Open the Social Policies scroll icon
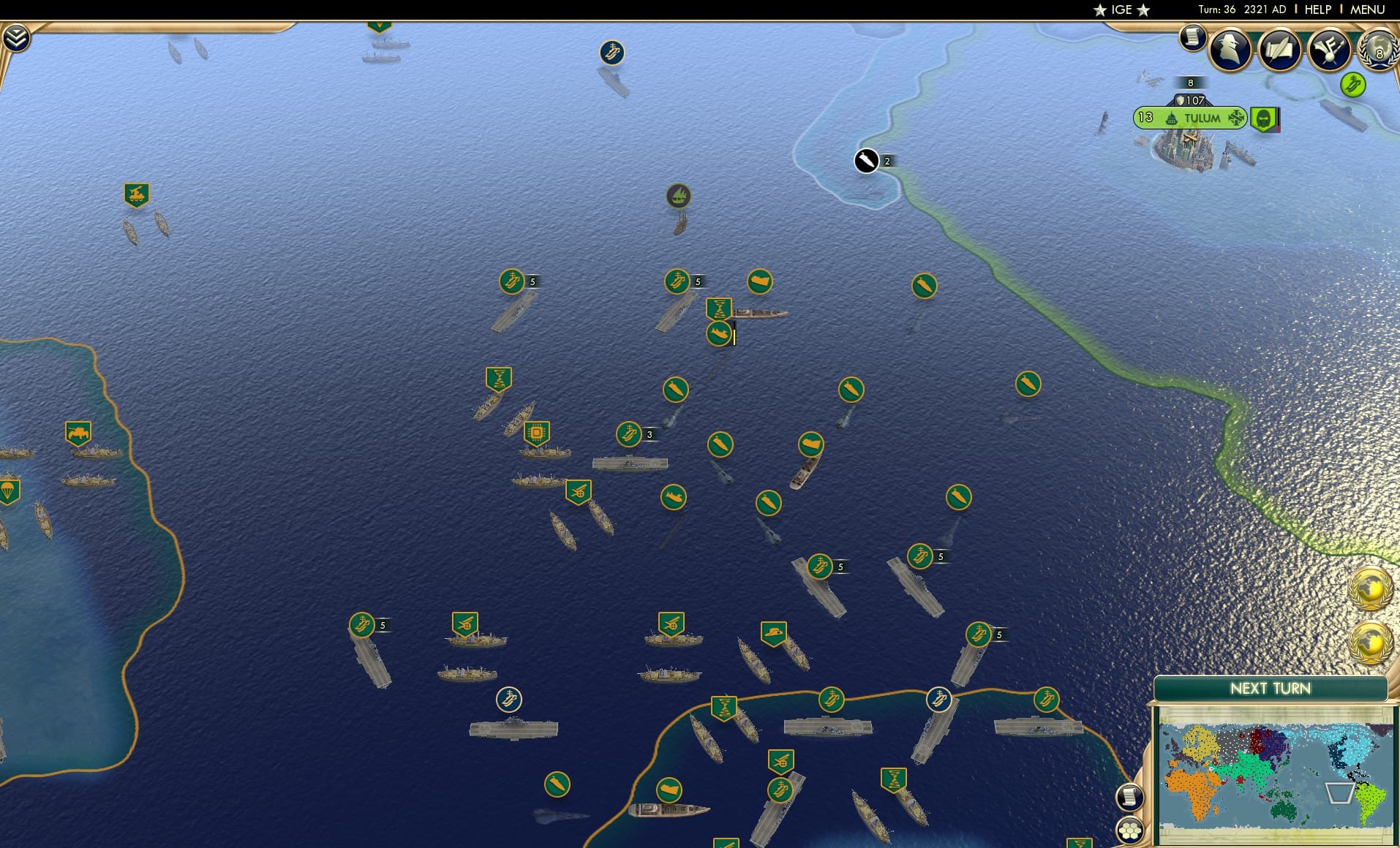Image resolution: width=1400 pixels, height=848 pixels. [1279, 50]
